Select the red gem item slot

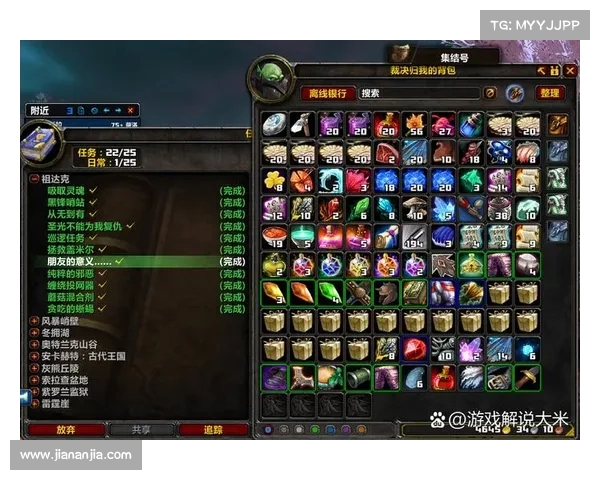pos(415,350)
